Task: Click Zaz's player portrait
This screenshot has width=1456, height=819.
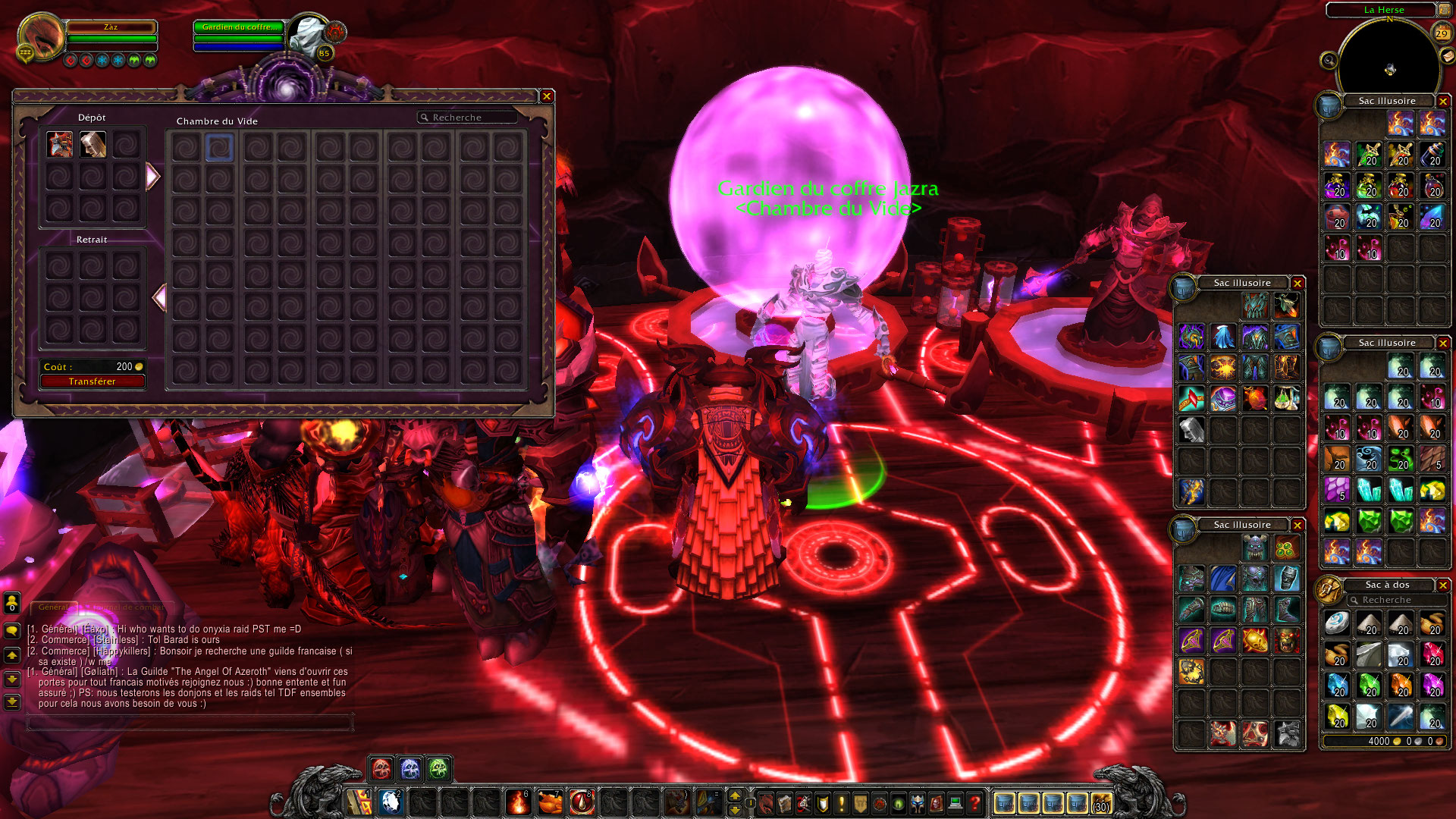Action: pyautogui.click(x=42, y=38)
